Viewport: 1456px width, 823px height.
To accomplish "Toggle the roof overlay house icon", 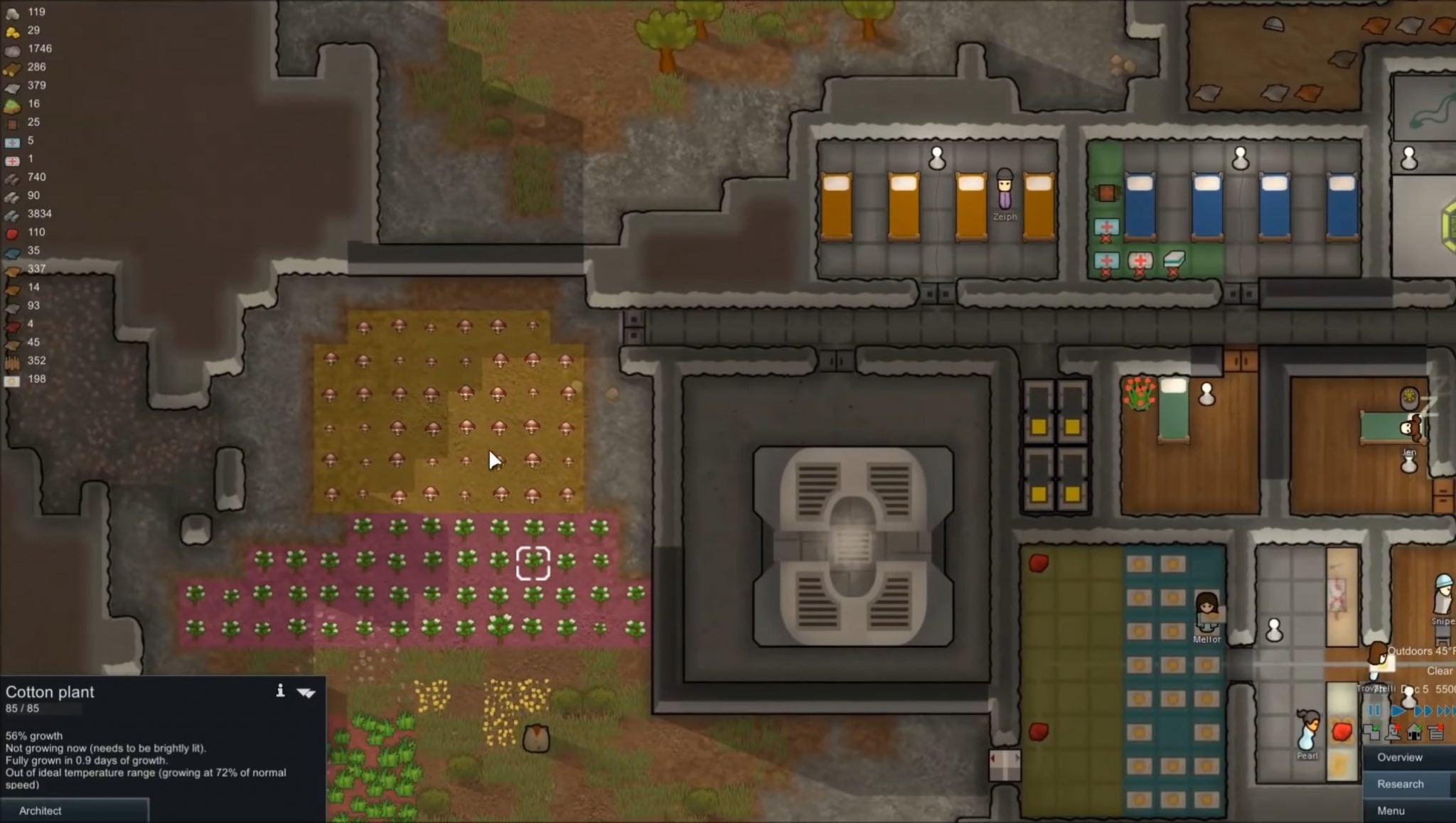I will (1414, 732).
